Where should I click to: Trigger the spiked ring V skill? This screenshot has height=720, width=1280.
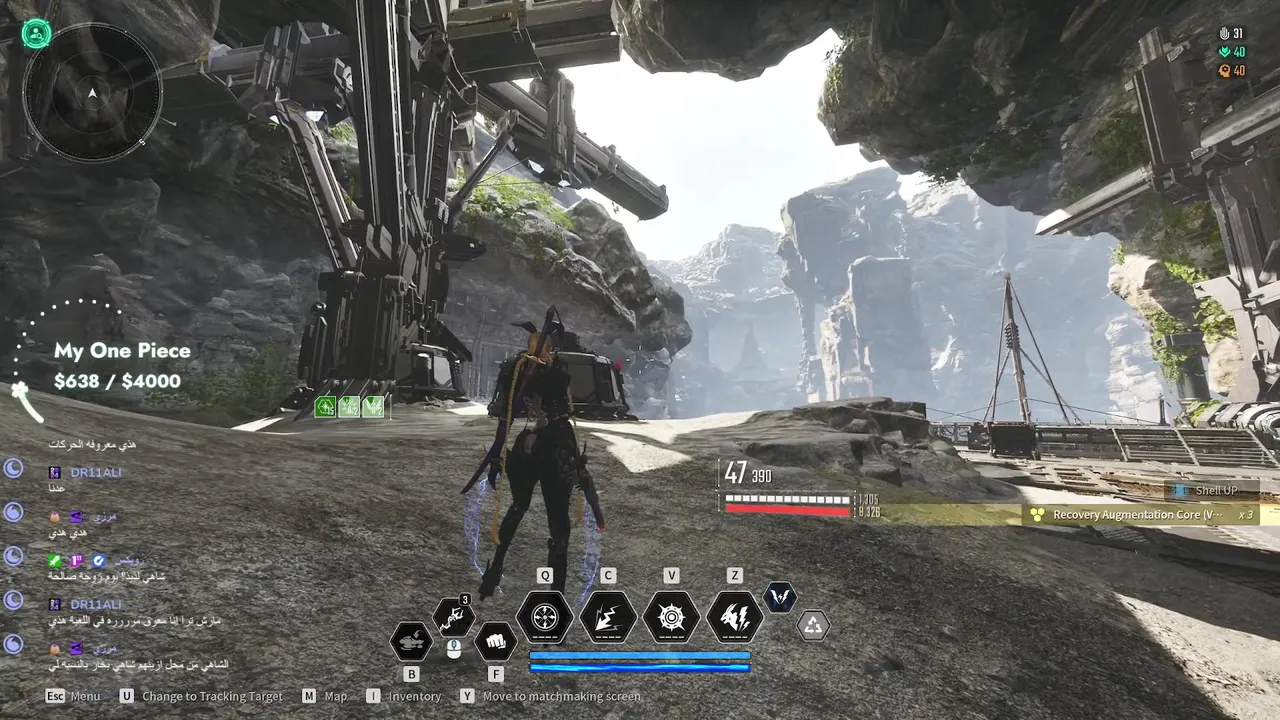tap(671, 617)
